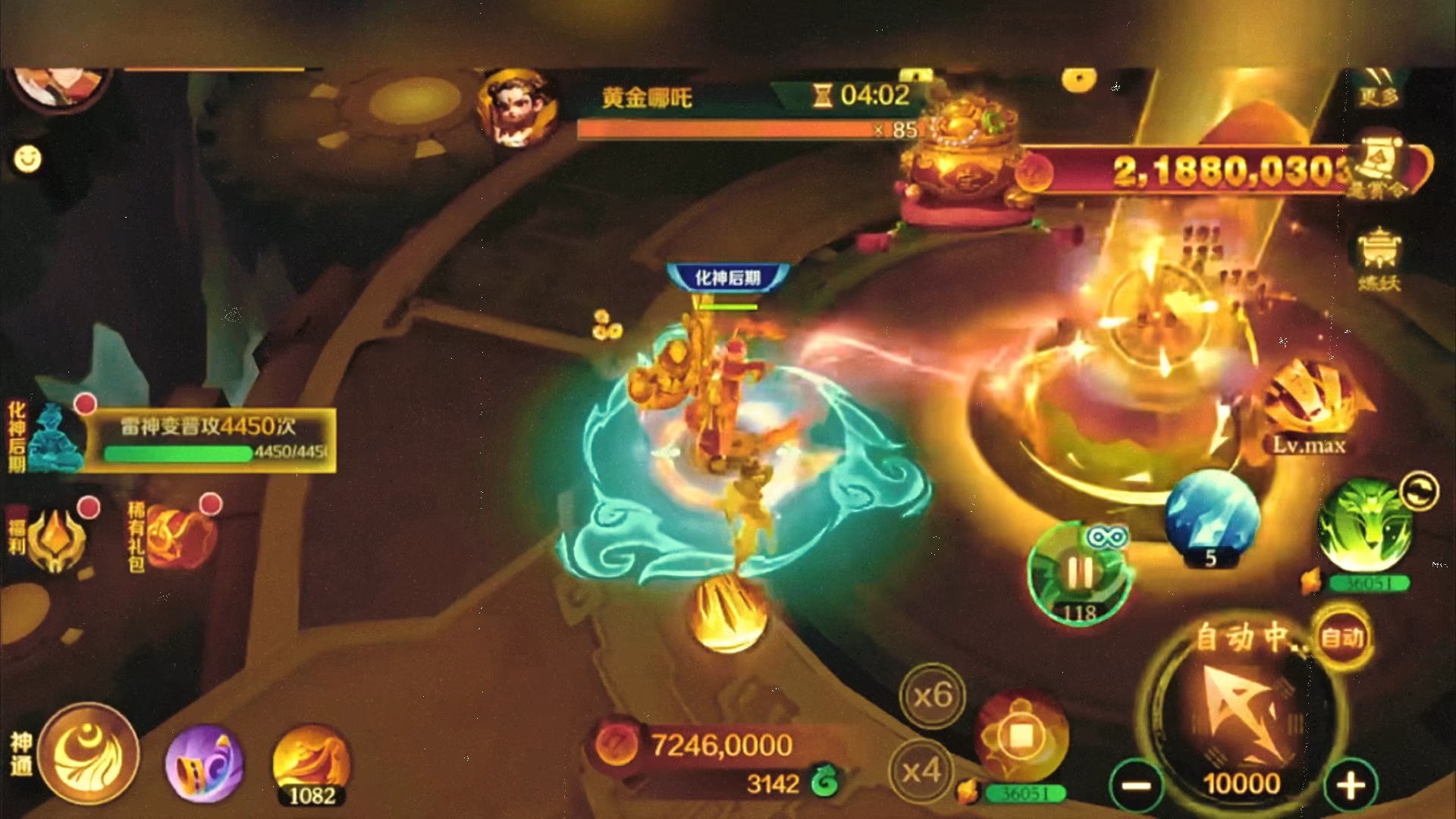Increase bet with the plus button
Image resolution: width=1456 pixels, height=819 pixels.
(x=1351, y=786)
